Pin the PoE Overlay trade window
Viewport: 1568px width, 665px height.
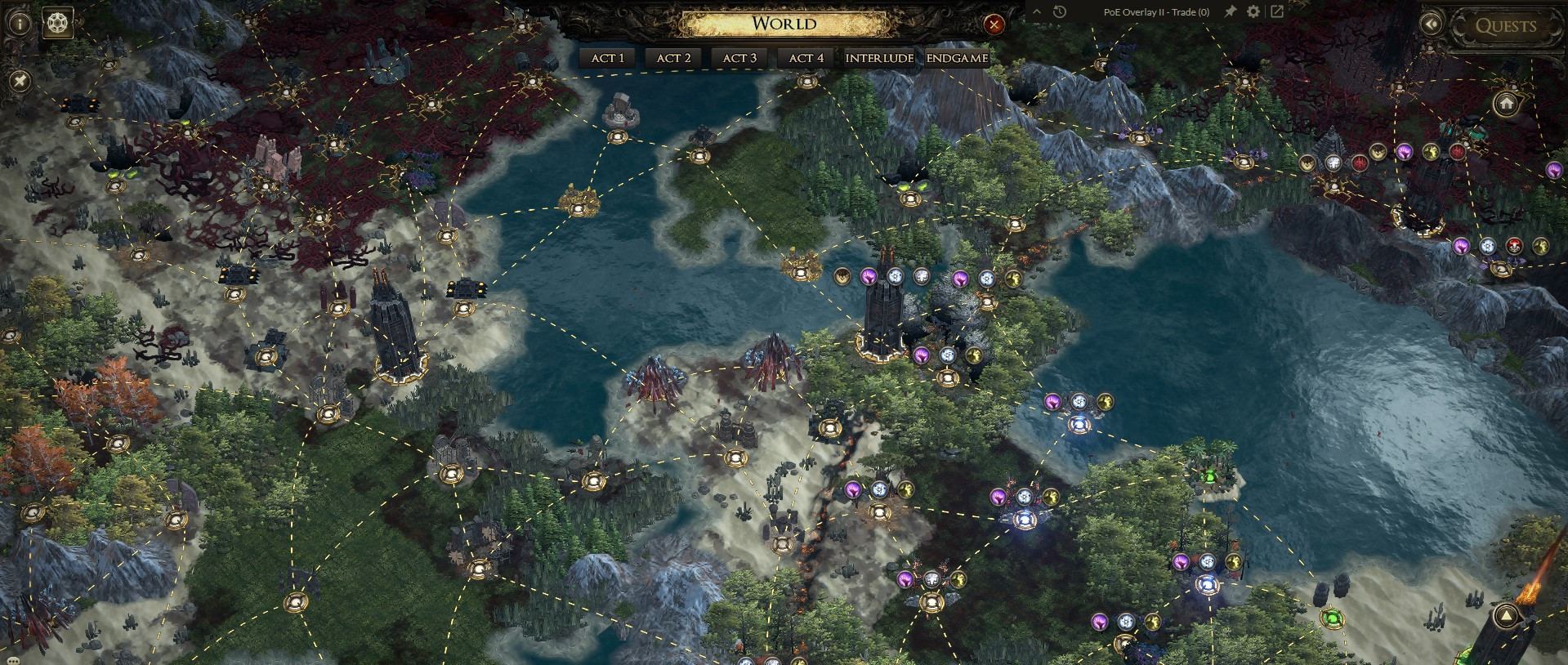click(1229, 11)
